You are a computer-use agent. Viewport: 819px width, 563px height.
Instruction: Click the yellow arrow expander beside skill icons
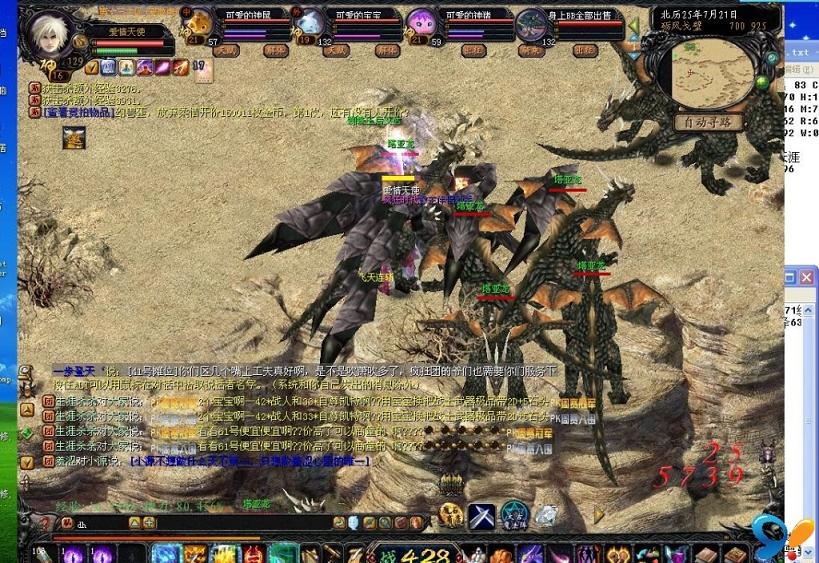599,515
